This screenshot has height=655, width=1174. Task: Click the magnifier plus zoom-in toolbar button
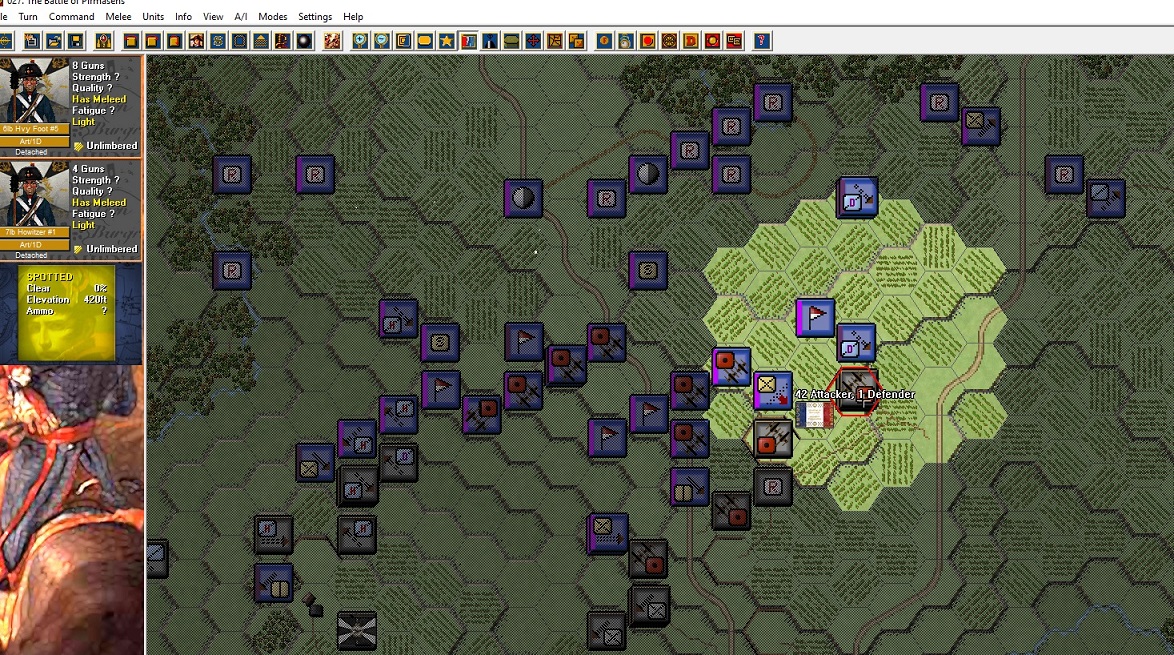click(x=358, y=41)
